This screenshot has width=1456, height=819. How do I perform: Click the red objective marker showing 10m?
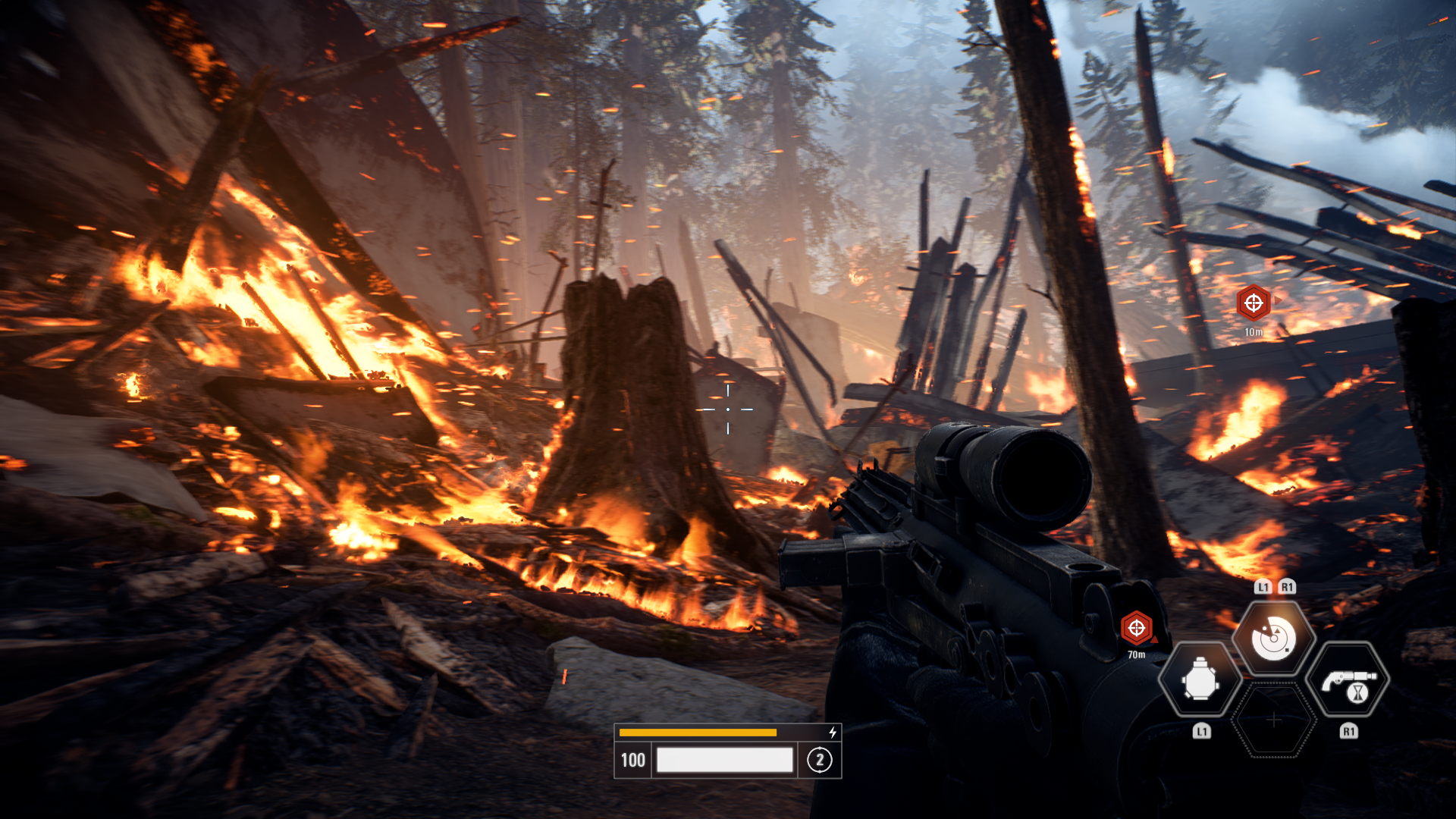[x=1254, y=303]
